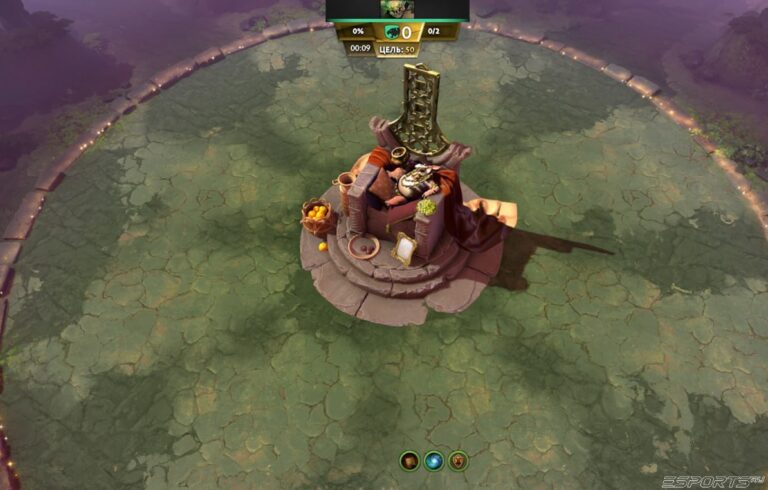Activate the blue swirl orb ability

pos(434,461)
